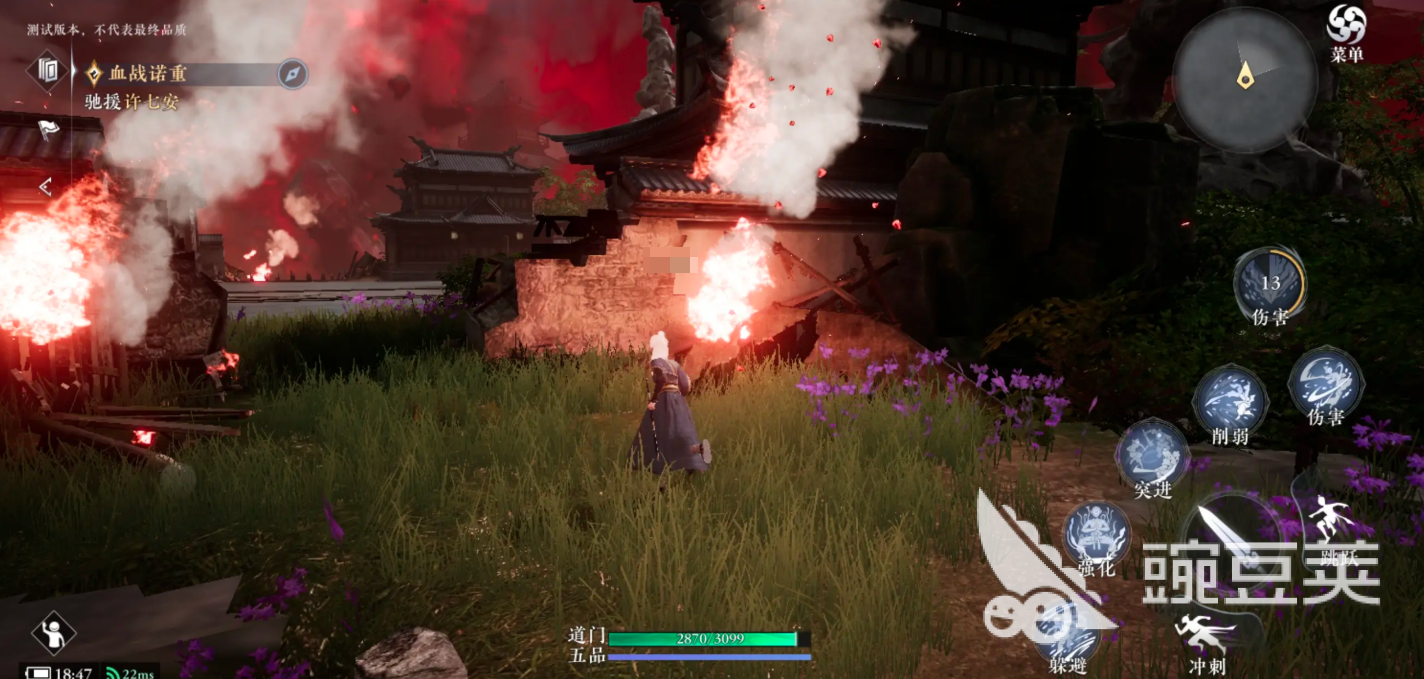The image size is (1424, 679).
Task: Switch to the white flag tab
Action: [x=48, y=128]
